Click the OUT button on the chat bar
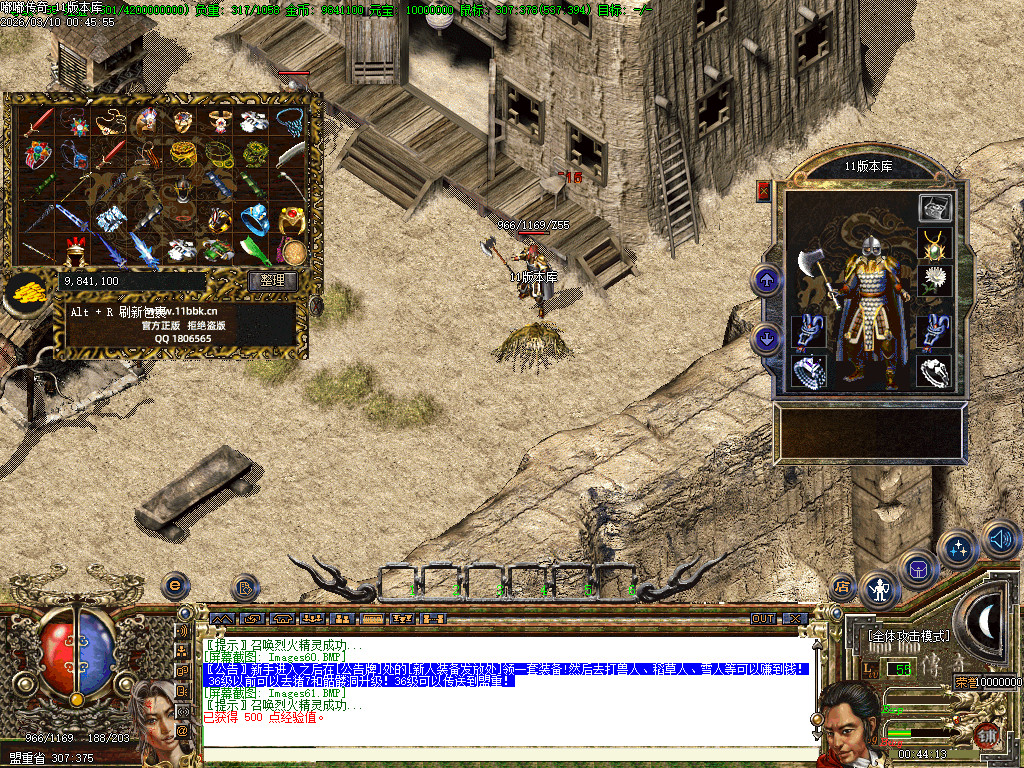This screenshot has width=1024, height=768. pyautogui.click(x=763, y=619)
